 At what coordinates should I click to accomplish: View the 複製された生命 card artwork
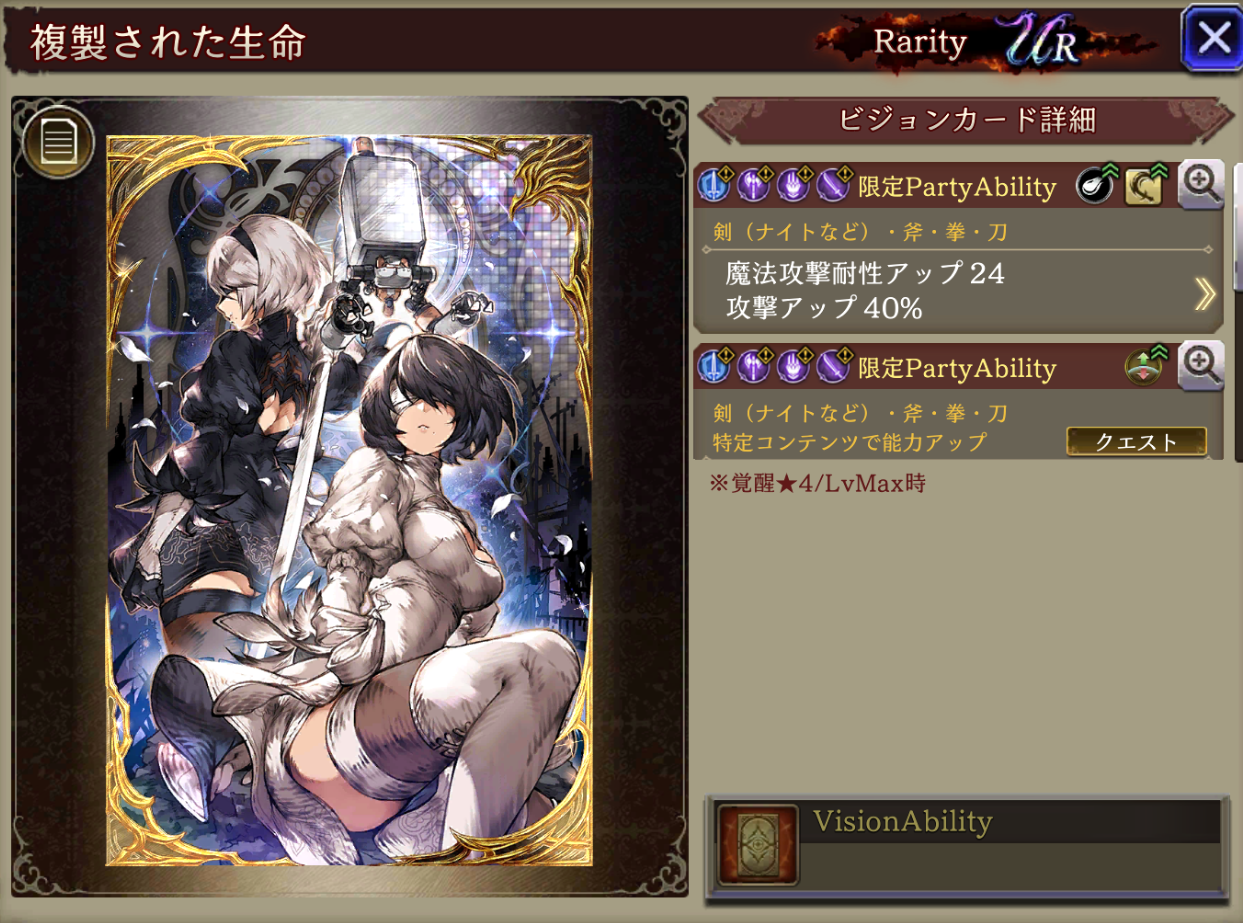point(350,500)
